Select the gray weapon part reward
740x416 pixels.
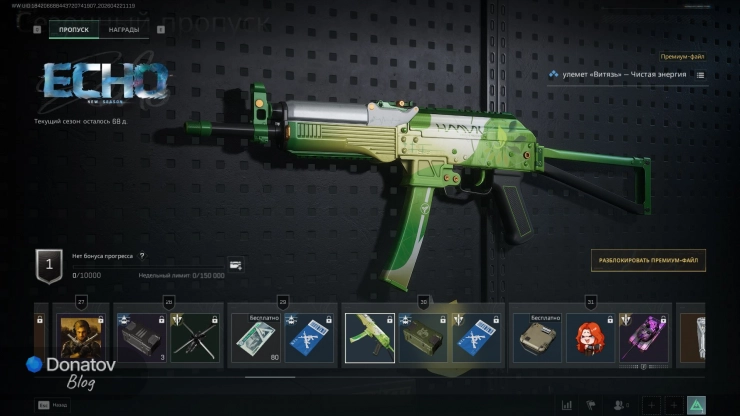[x=140, y=338]
